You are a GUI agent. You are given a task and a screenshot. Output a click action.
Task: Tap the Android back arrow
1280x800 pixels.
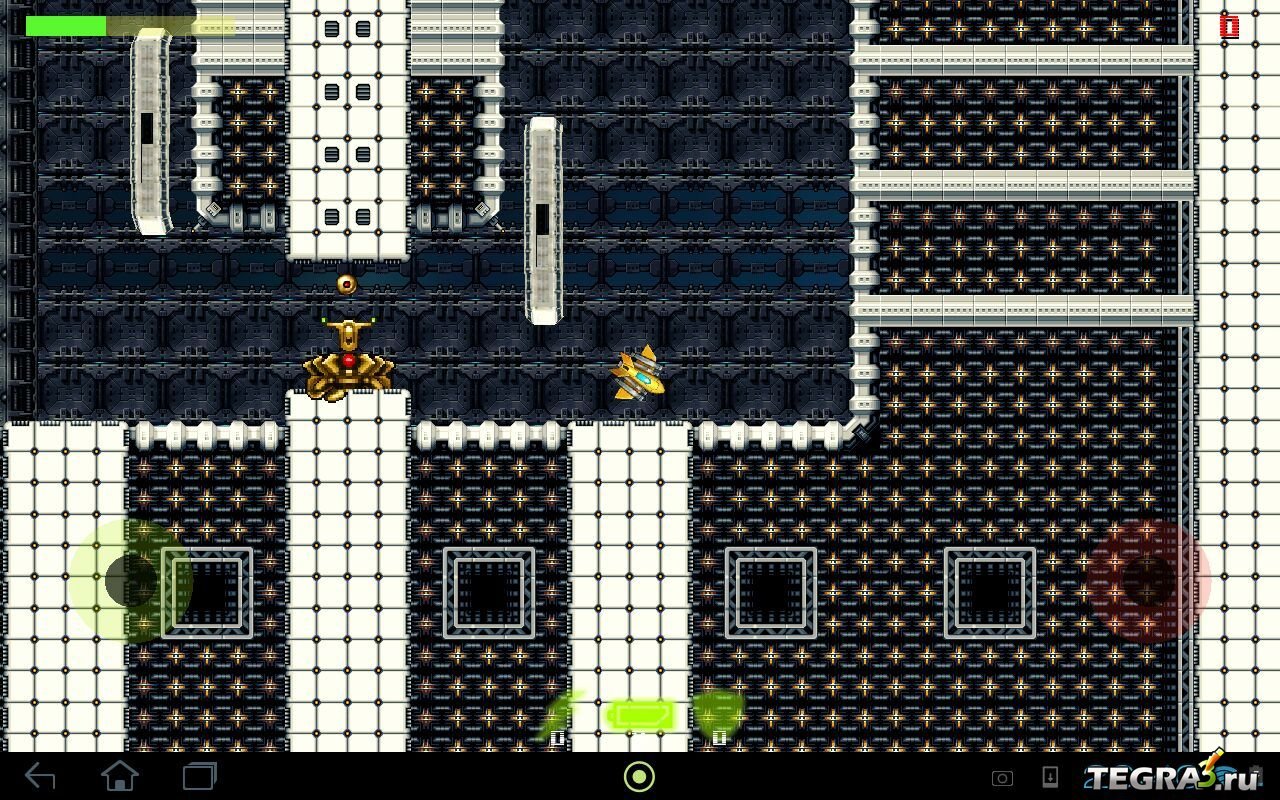40,776
